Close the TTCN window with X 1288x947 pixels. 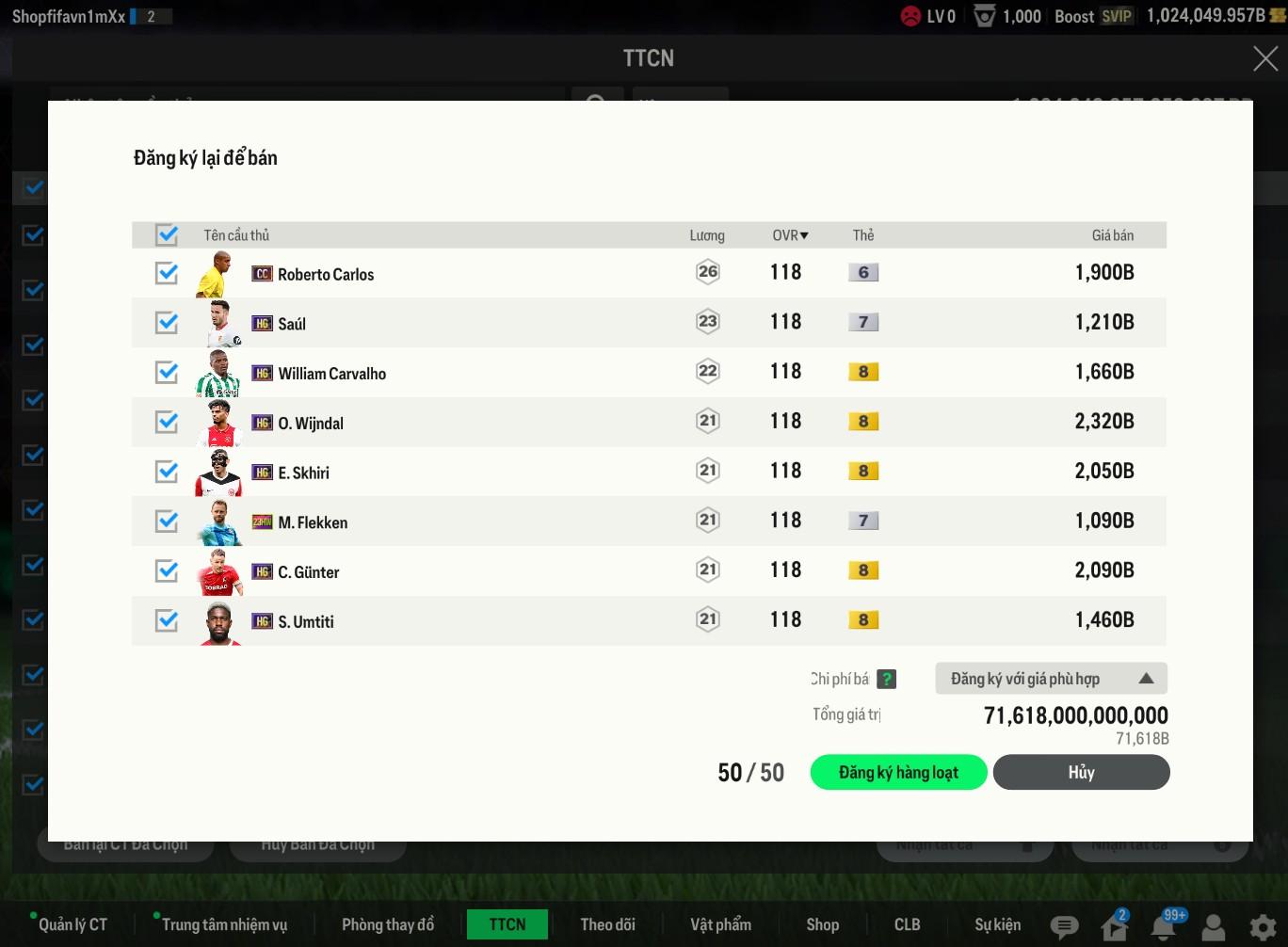pyautogui.click(x=1265, y=58)
